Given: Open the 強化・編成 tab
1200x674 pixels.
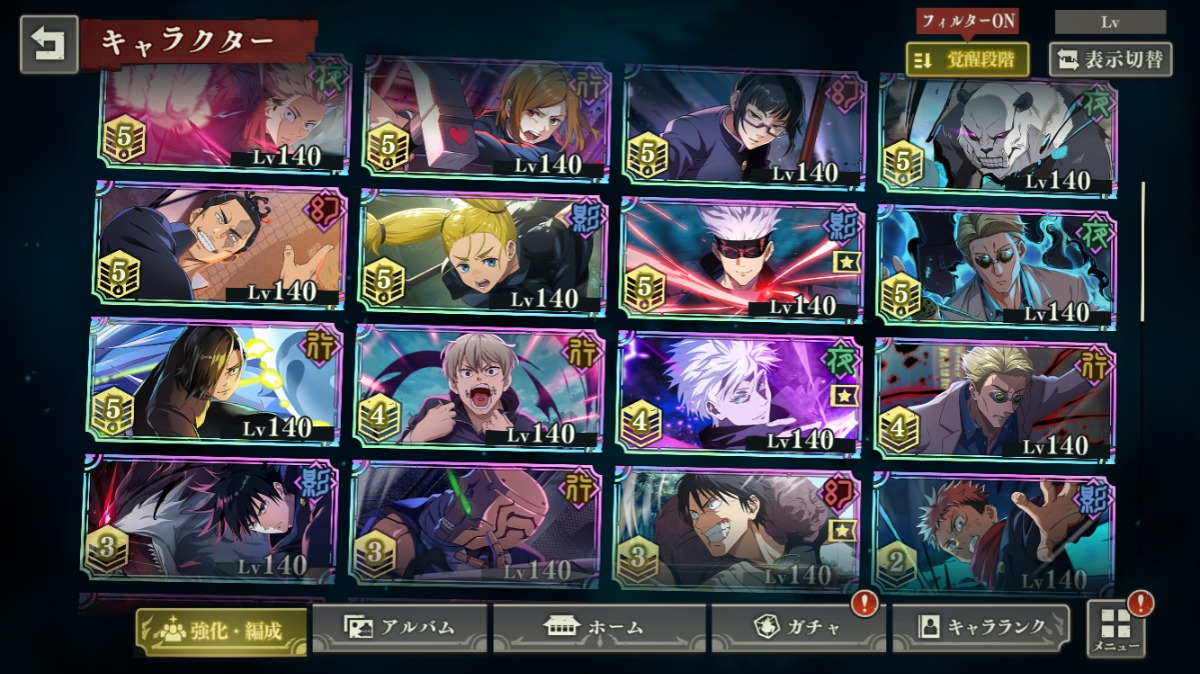Looking at the screenshot, I should 221,630.
